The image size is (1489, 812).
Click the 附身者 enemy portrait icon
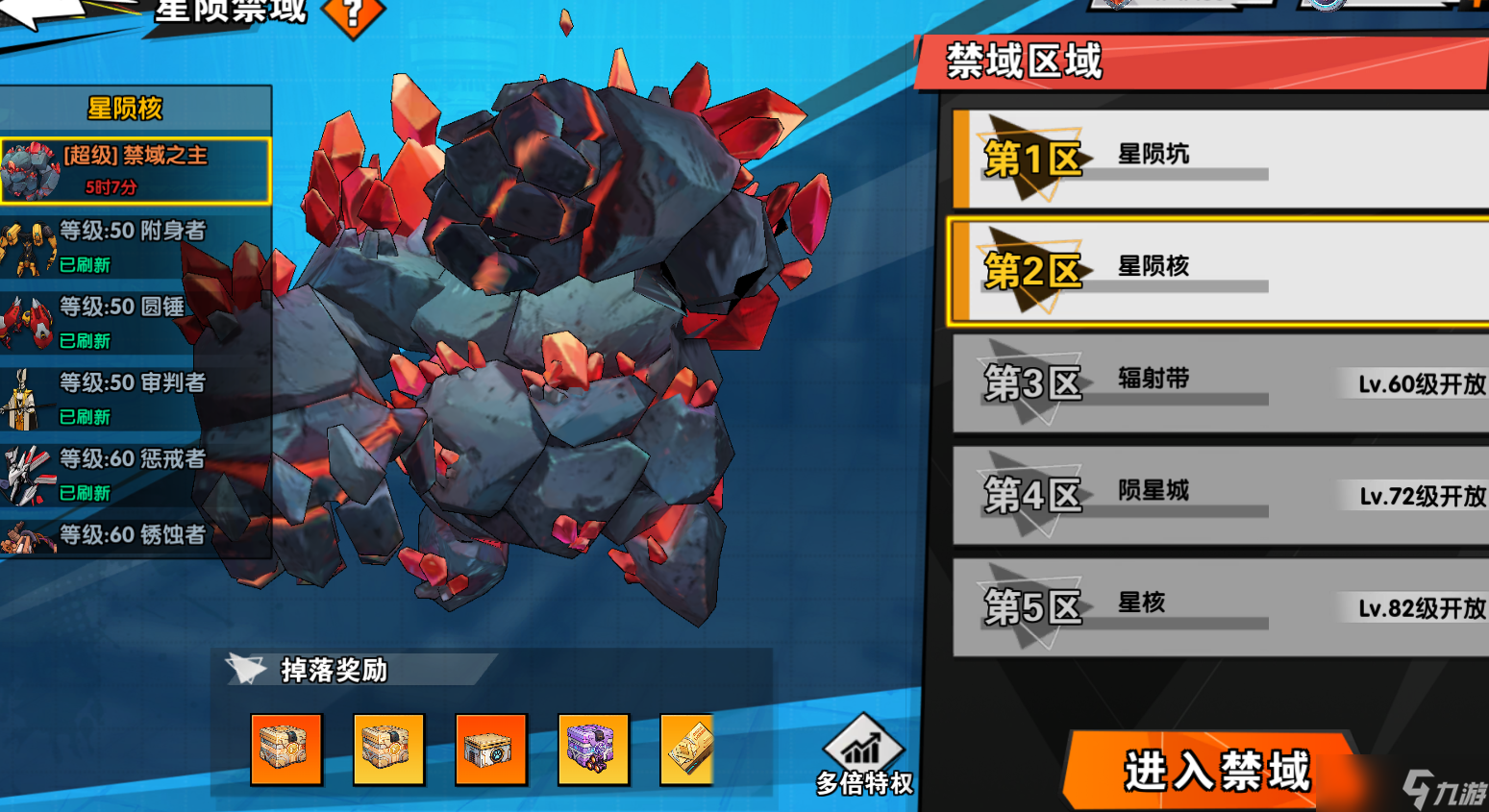pyautogui.click(x=29, y=246)
